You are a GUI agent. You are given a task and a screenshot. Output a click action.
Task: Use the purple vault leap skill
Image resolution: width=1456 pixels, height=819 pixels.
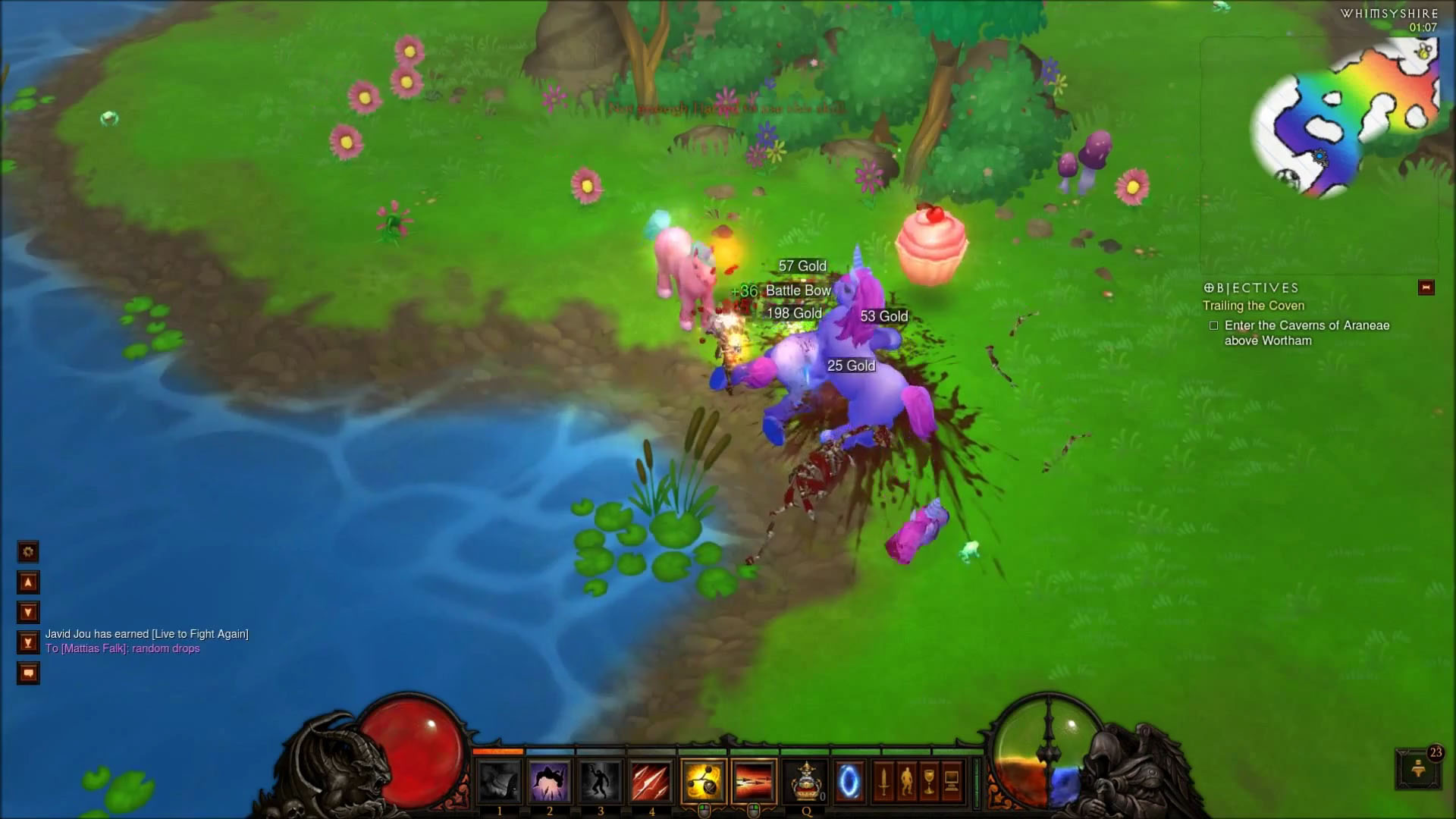coord(549,781)
